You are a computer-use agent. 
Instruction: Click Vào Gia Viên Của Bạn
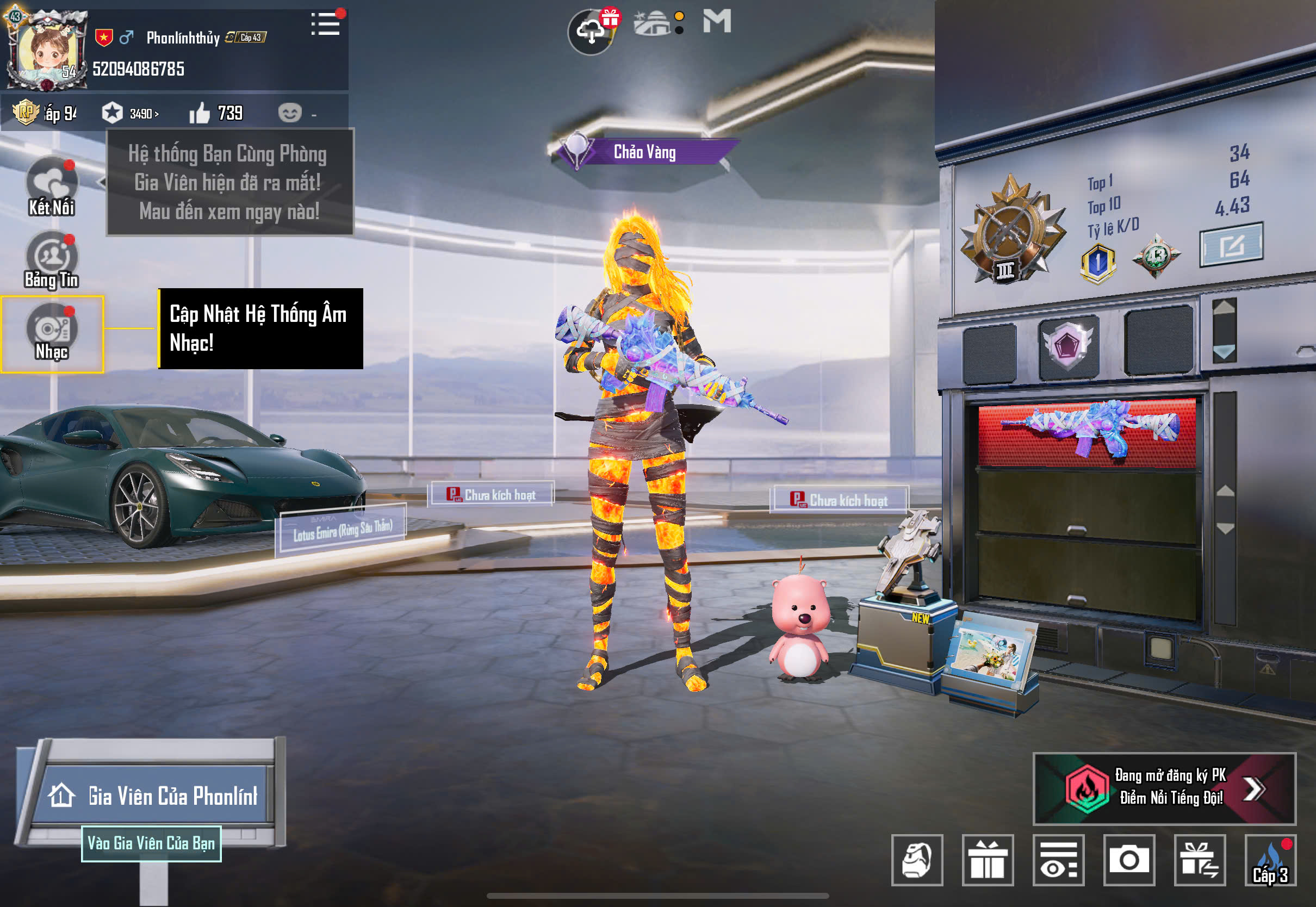click(151, 843)
